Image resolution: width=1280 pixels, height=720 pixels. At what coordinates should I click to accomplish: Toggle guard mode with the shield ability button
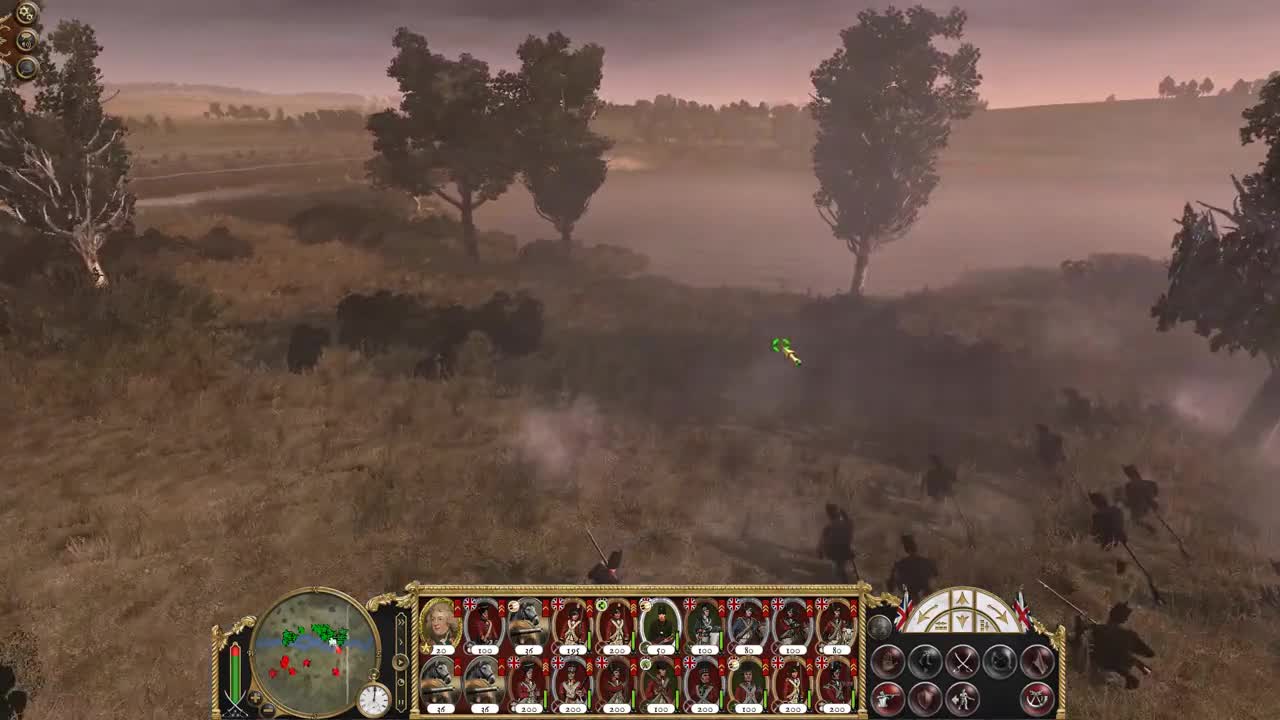tap(927, 700)
